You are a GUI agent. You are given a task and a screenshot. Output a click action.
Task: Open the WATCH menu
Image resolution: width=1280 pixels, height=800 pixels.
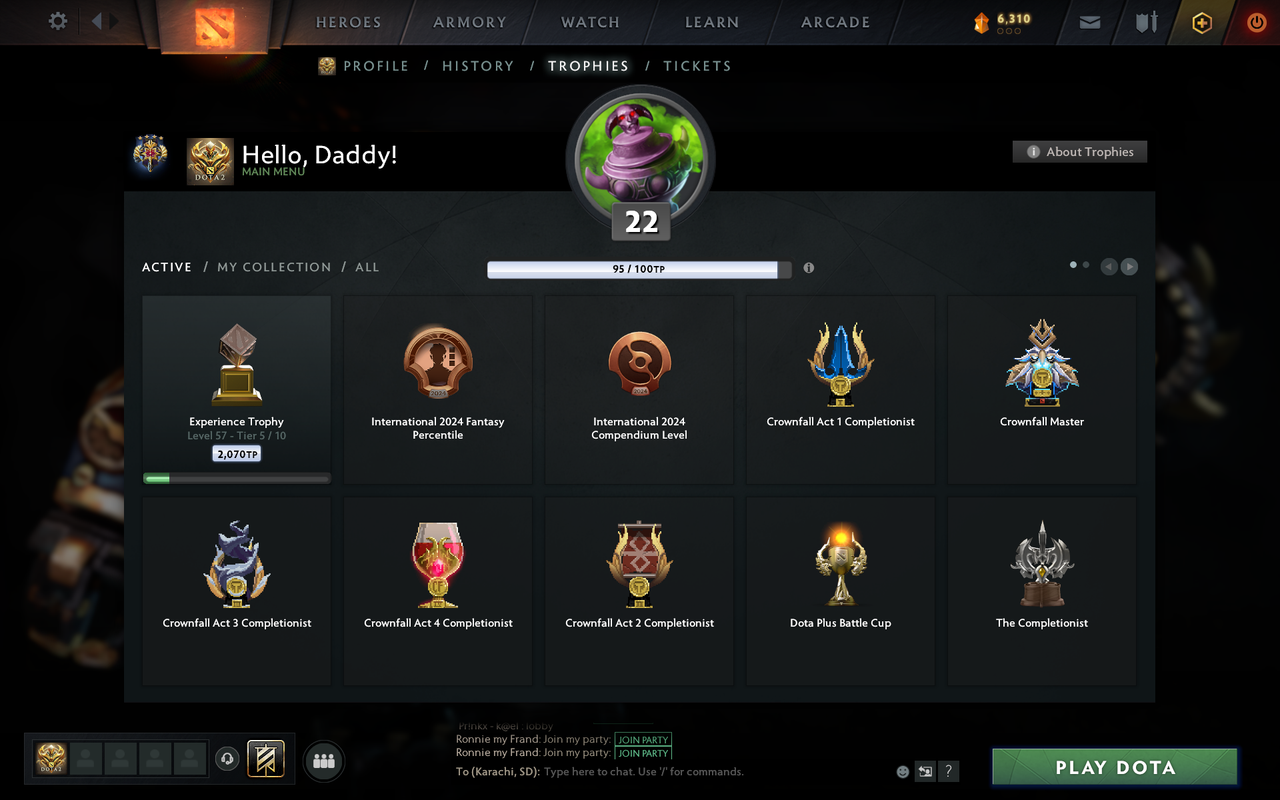[590, 22]
